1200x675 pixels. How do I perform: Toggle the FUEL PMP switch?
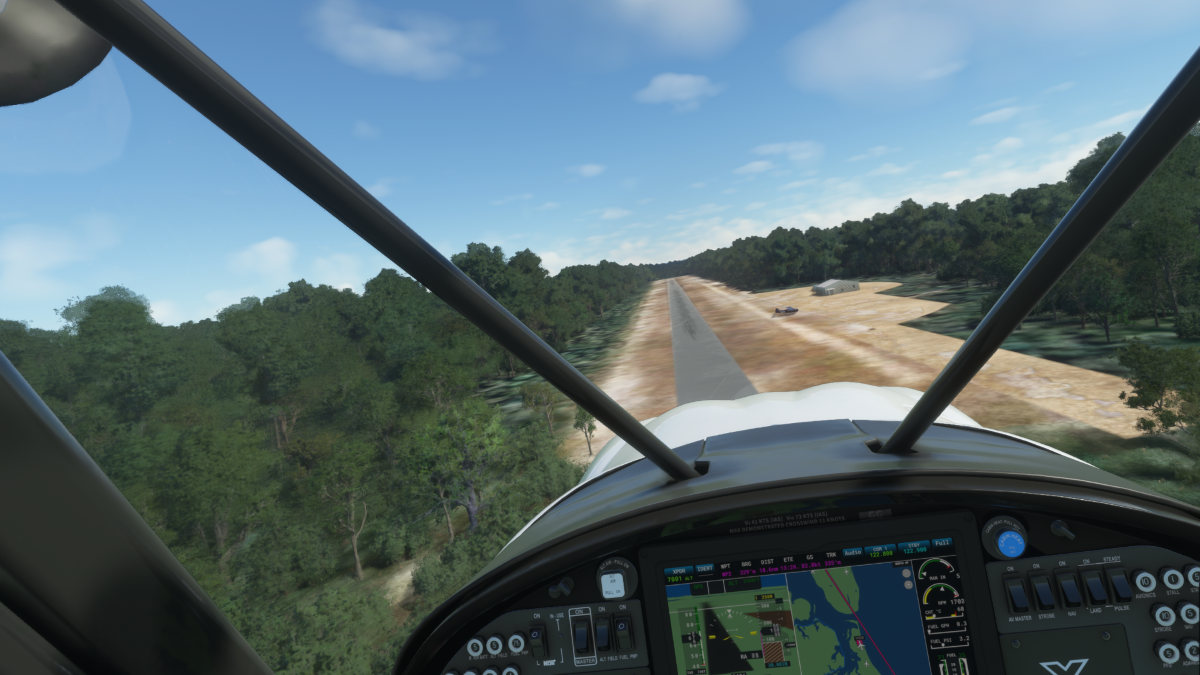pyautogui.click(x=624, y=632)
